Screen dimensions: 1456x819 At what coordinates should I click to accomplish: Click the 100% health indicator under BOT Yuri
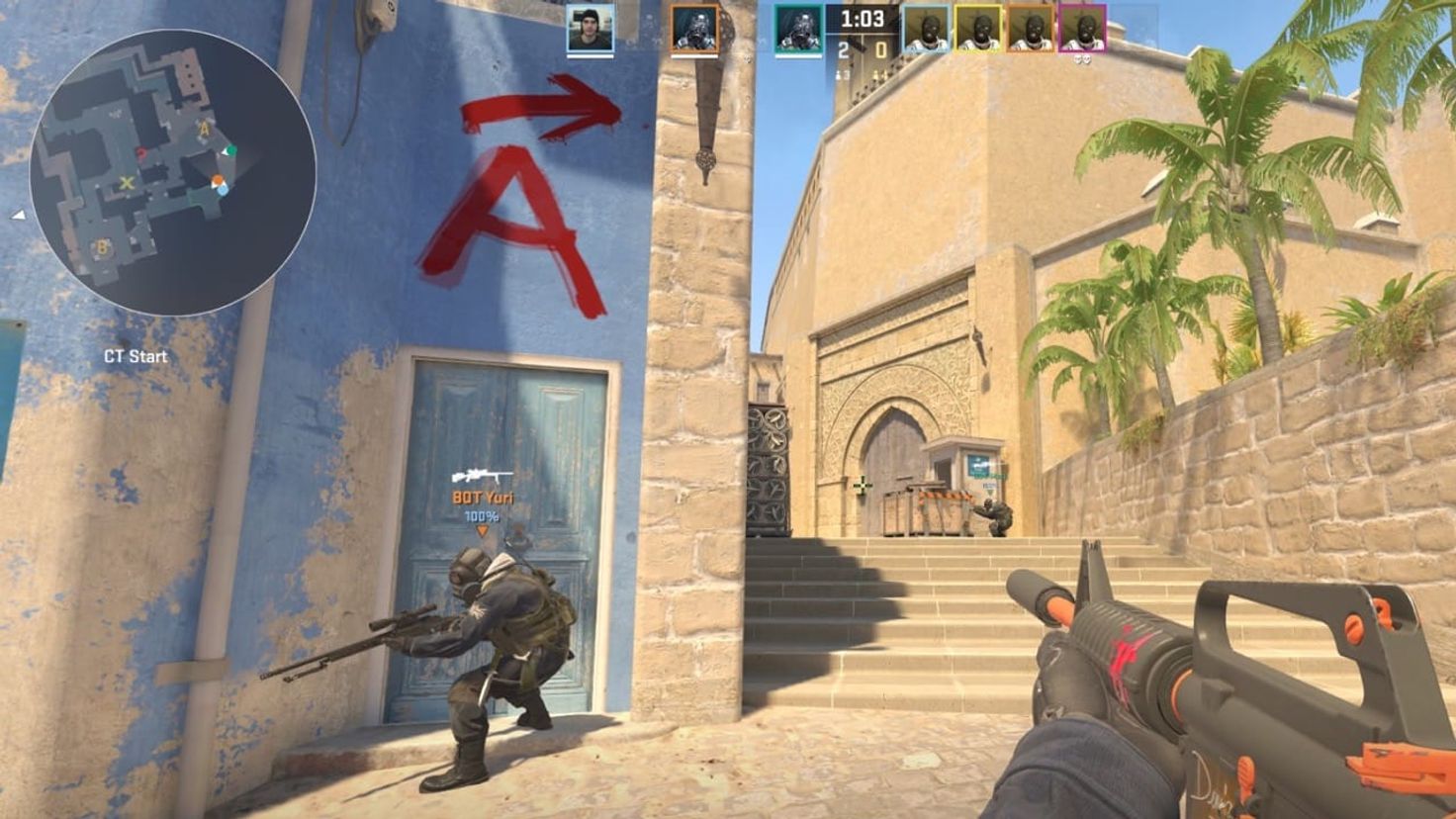point(484,515)
